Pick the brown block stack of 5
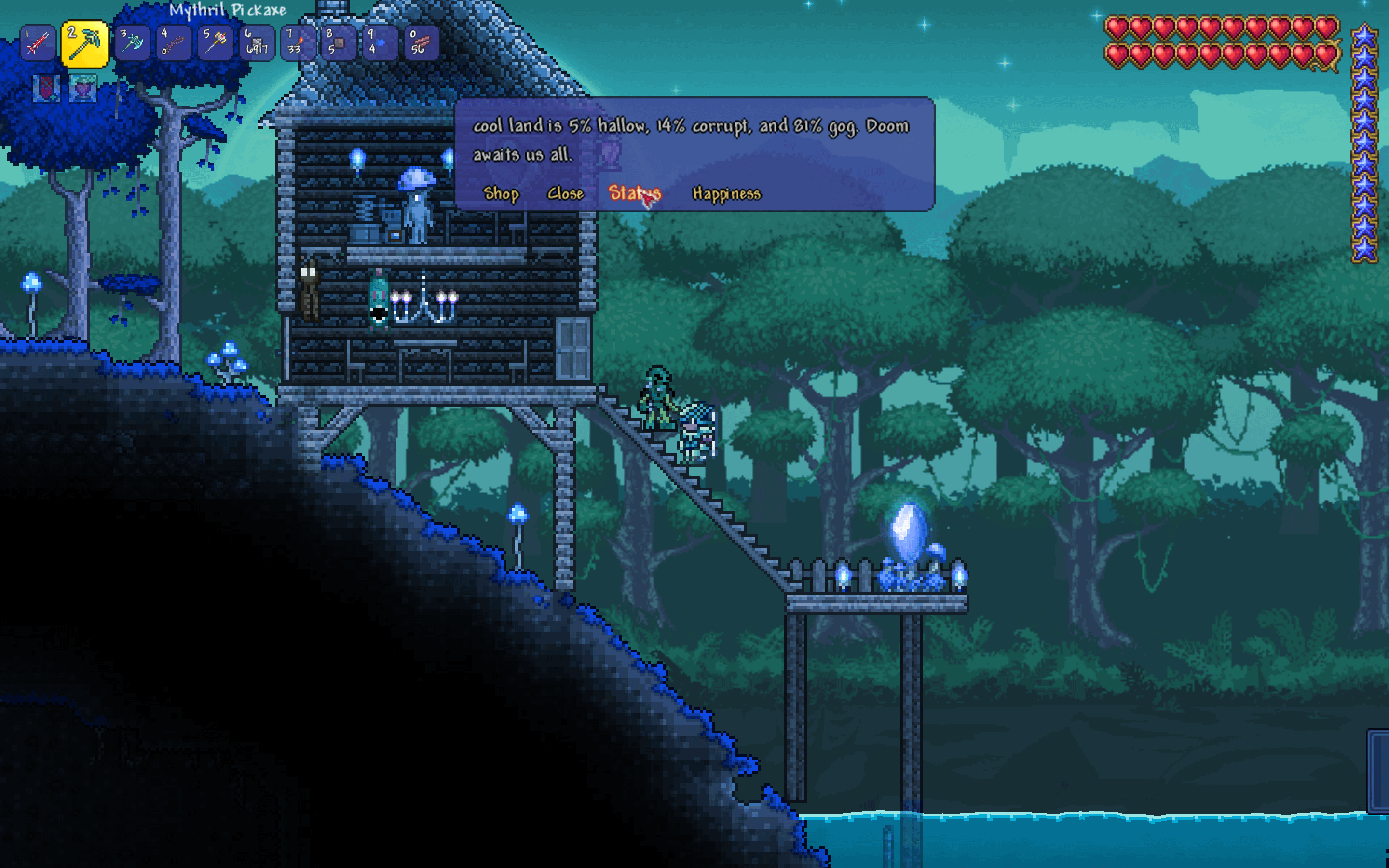This screenshot has height=868, width=1389. [x=339, y=43]
